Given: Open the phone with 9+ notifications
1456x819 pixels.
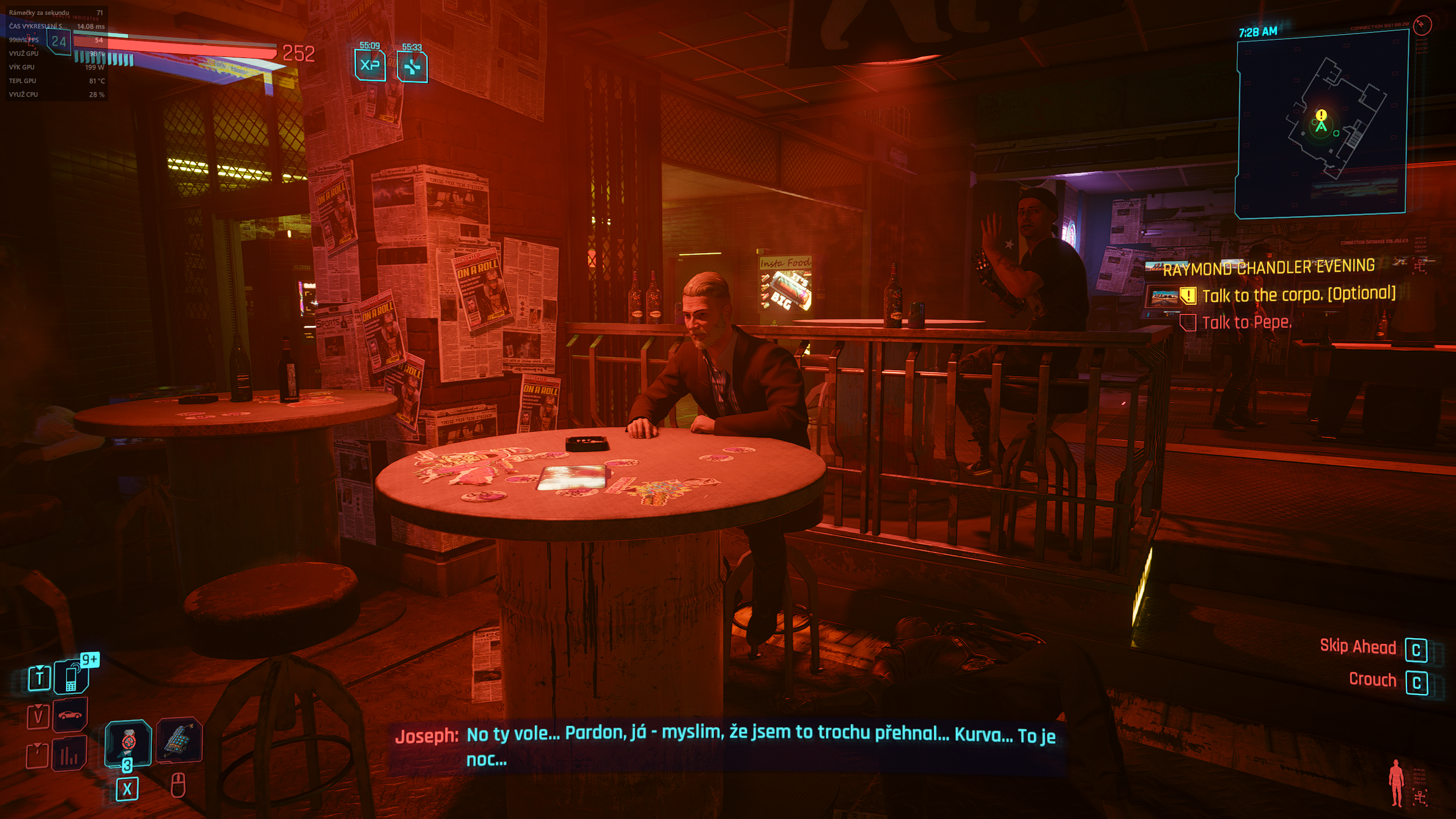Looking at the screenshot, I should coord(72,677).
